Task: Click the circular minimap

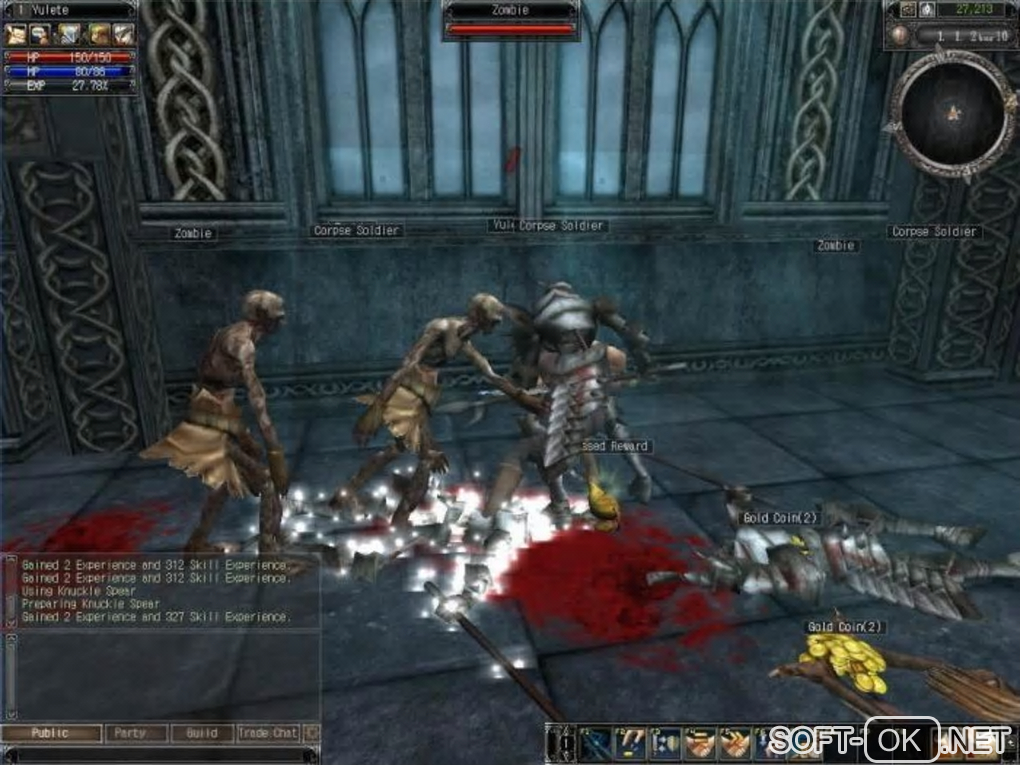Action: coord(952,113)
